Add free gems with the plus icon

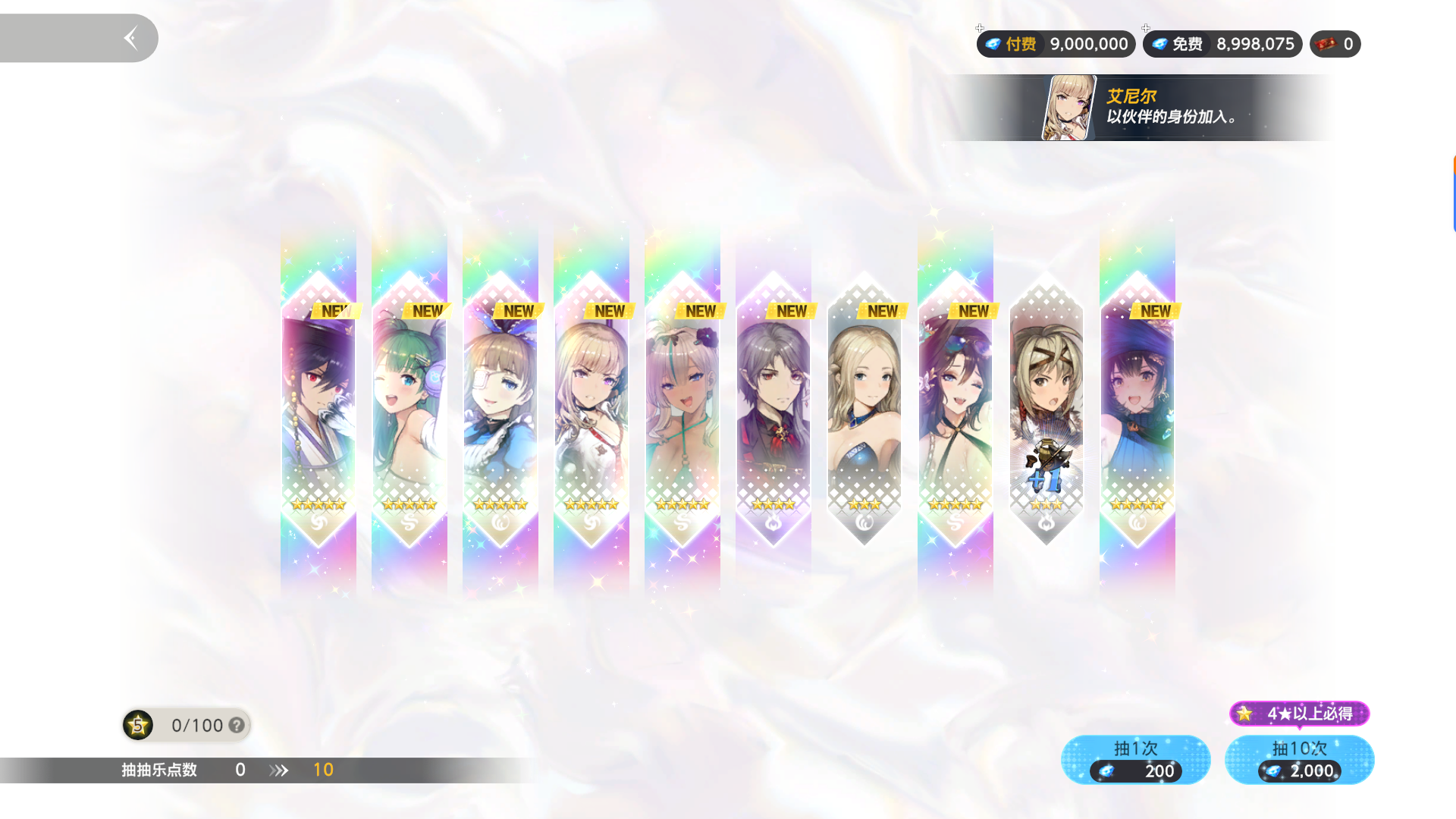pos(1146,28)
